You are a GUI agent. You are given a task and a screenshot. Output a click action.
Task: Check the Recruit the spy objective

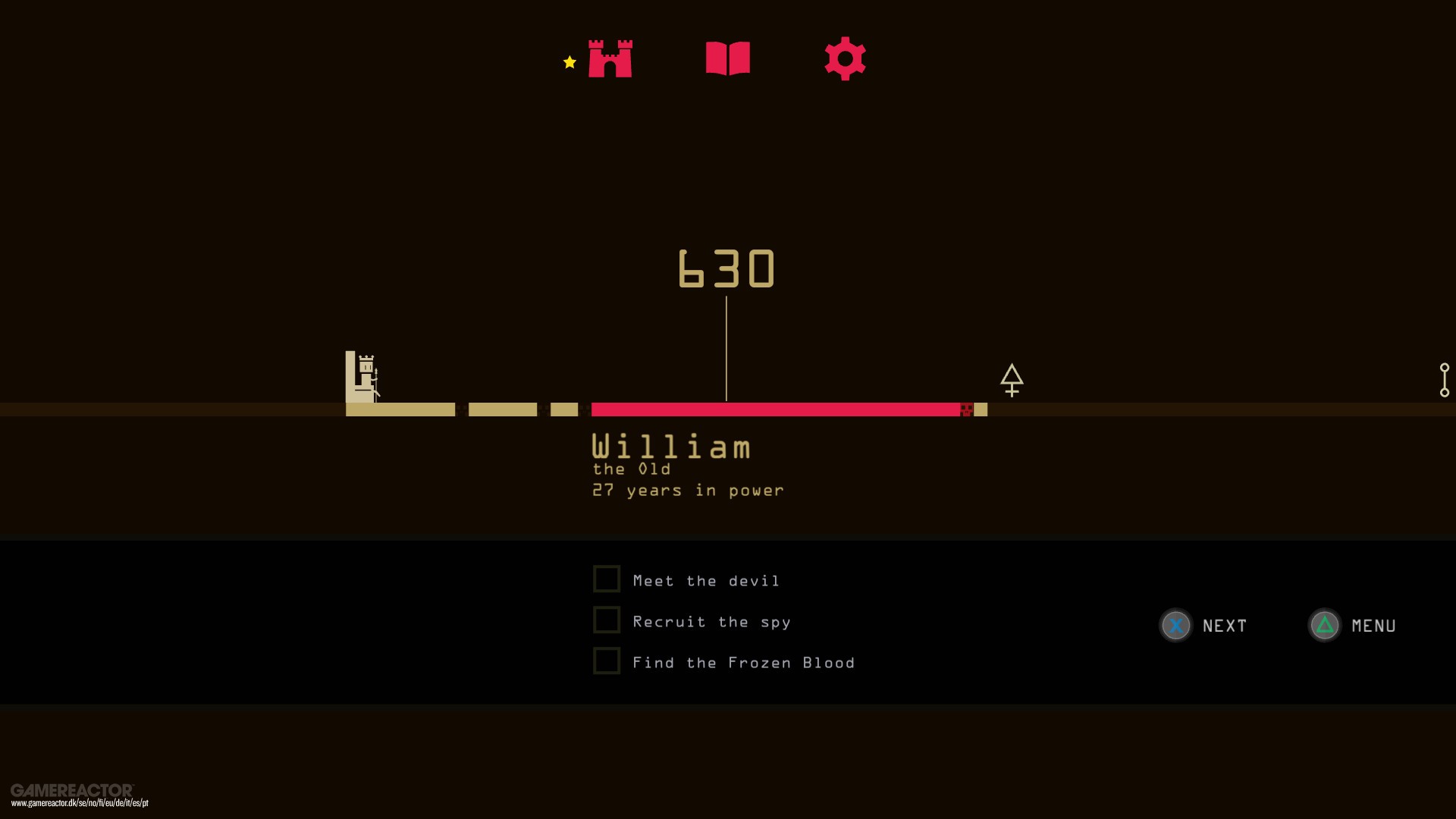point(607,620)
